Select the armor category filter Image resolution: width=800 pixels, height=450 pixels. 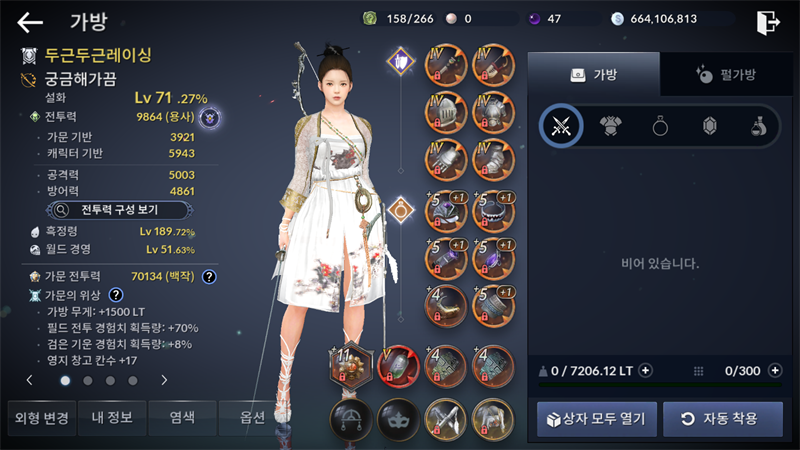point(610,126)
